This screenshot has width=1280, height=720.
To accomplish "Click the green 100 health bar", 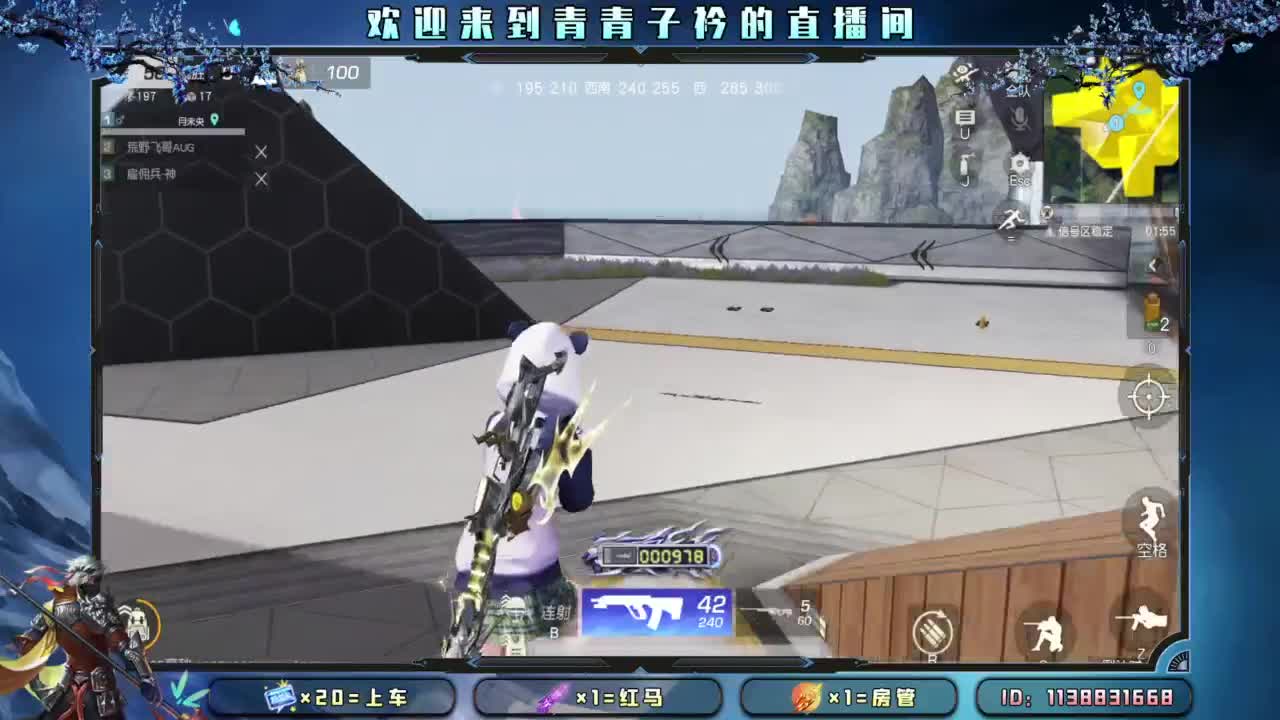I will 343,73.
